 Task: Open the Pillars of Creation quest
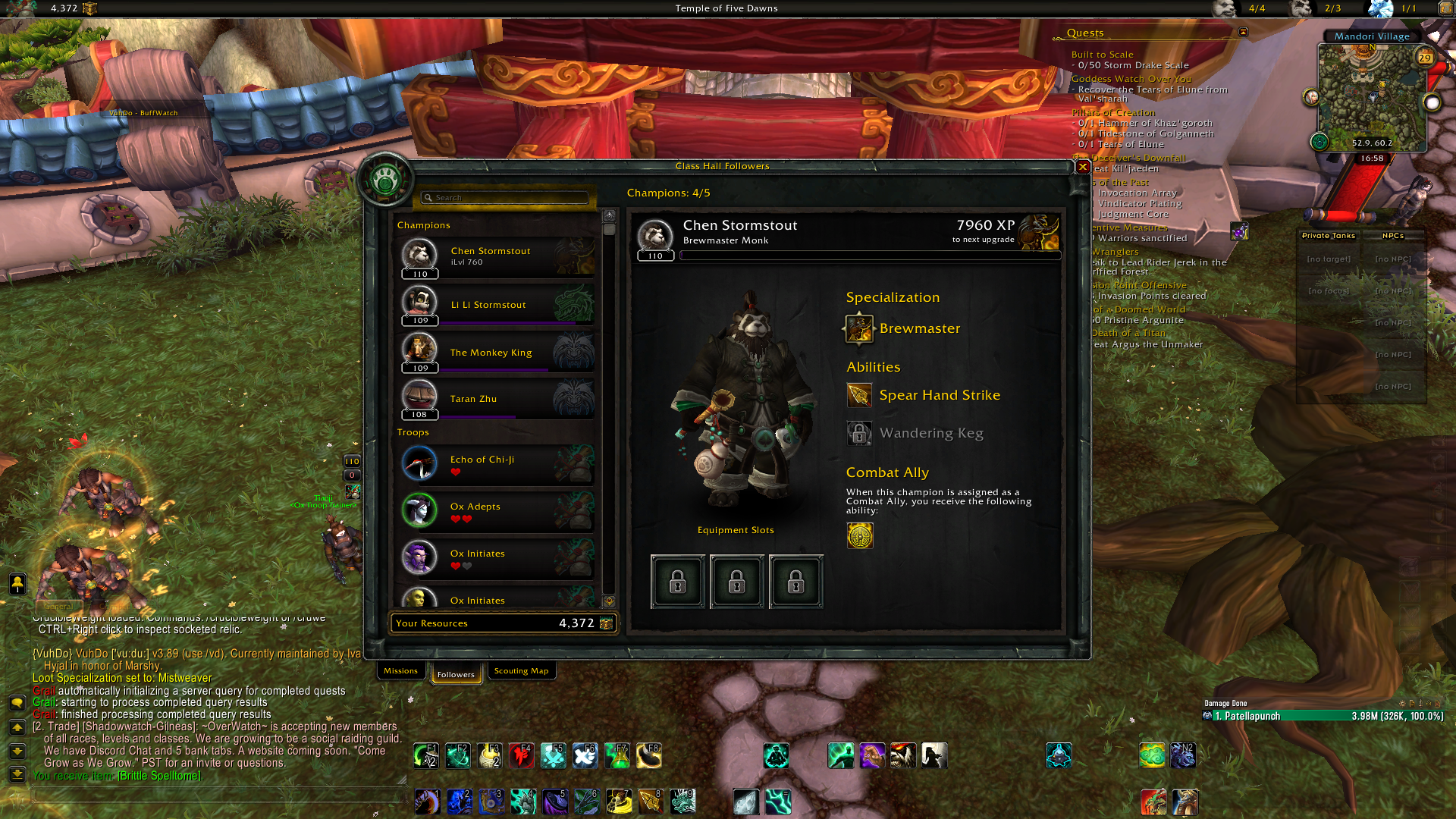click(x=1113, y=112)
